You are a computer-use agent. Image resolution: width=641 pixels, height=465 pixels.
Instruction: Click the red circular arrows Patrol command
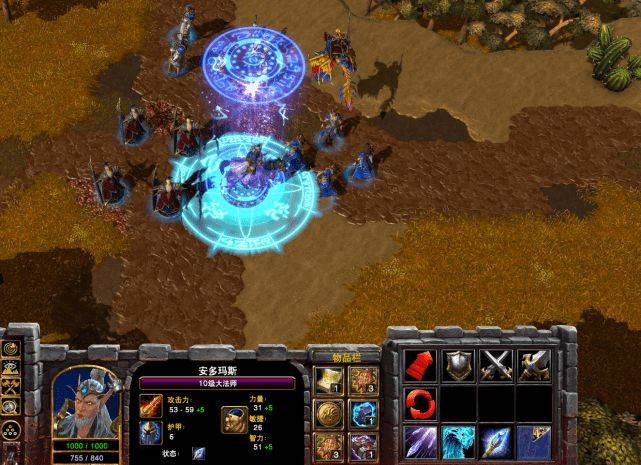(421, 403)
